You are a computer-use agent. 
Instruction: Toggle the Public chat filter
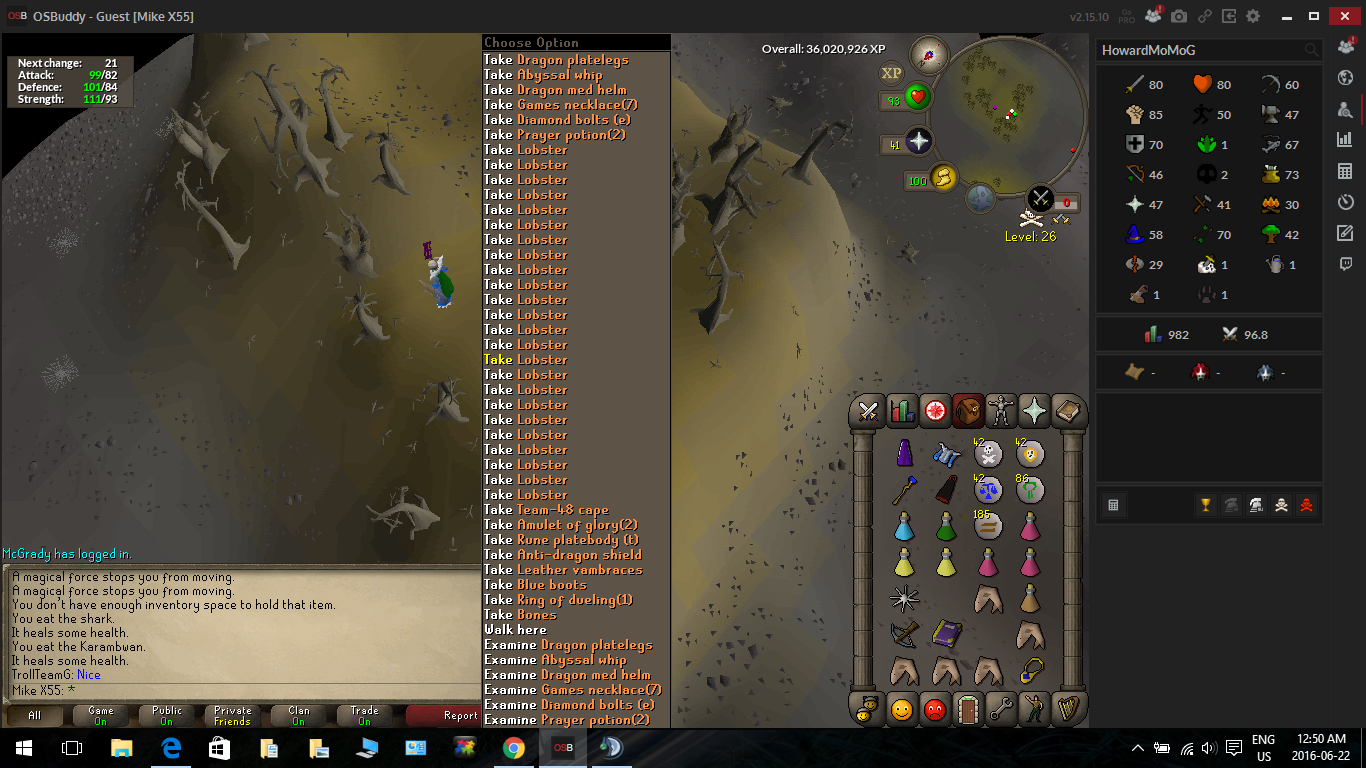(167, 716)
